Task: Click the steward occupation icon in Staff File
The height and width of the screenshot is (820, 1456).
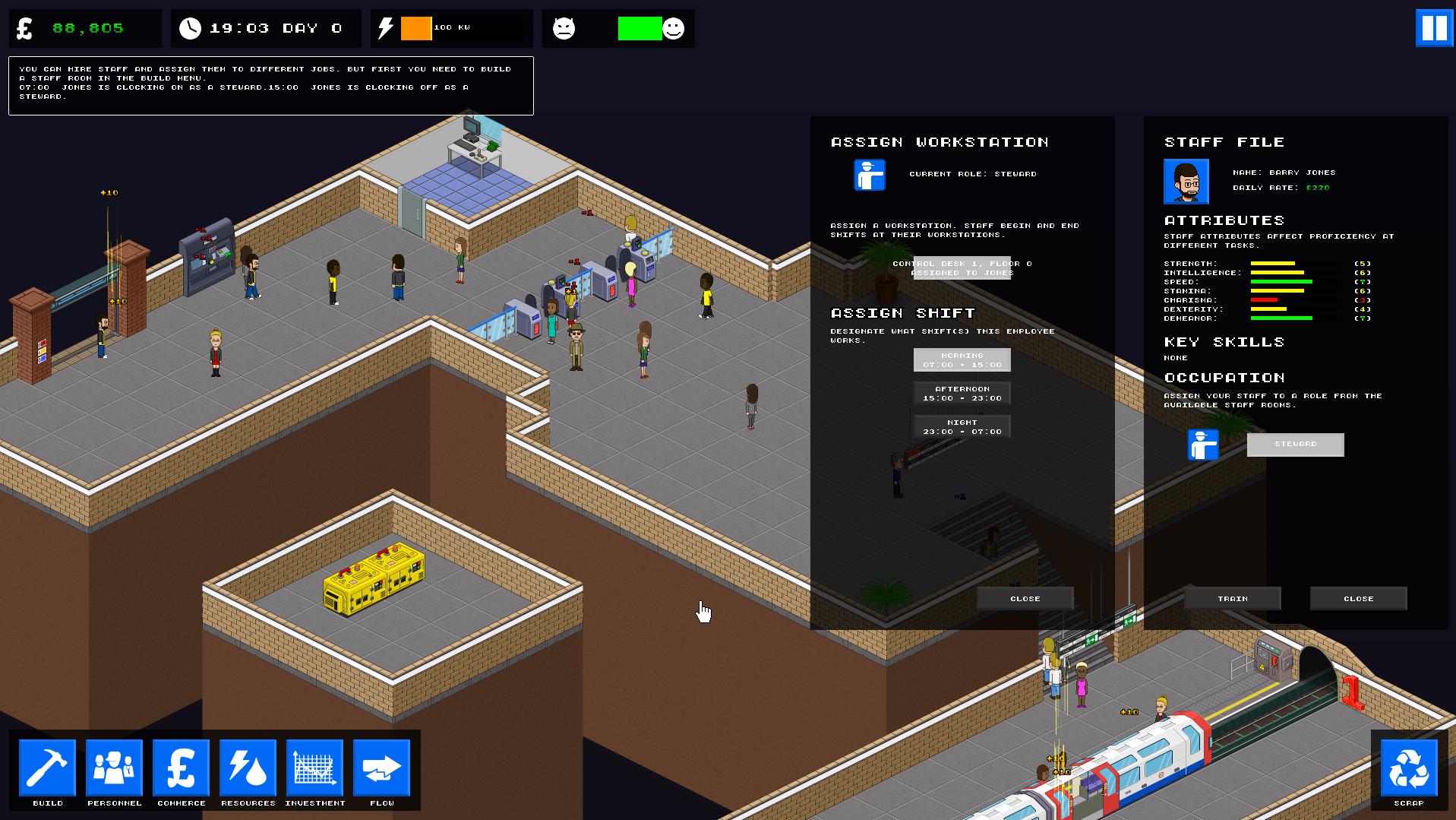Action: 1204,445
